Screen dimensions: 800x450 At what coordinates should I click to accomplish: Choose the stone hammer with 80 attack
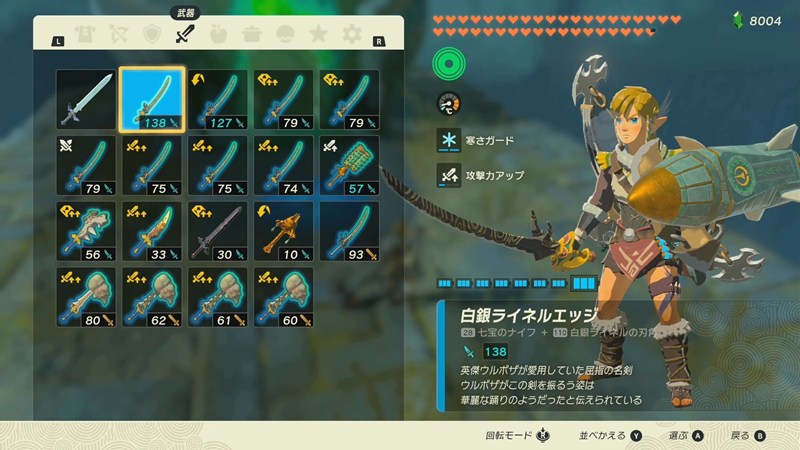point(85,297)
